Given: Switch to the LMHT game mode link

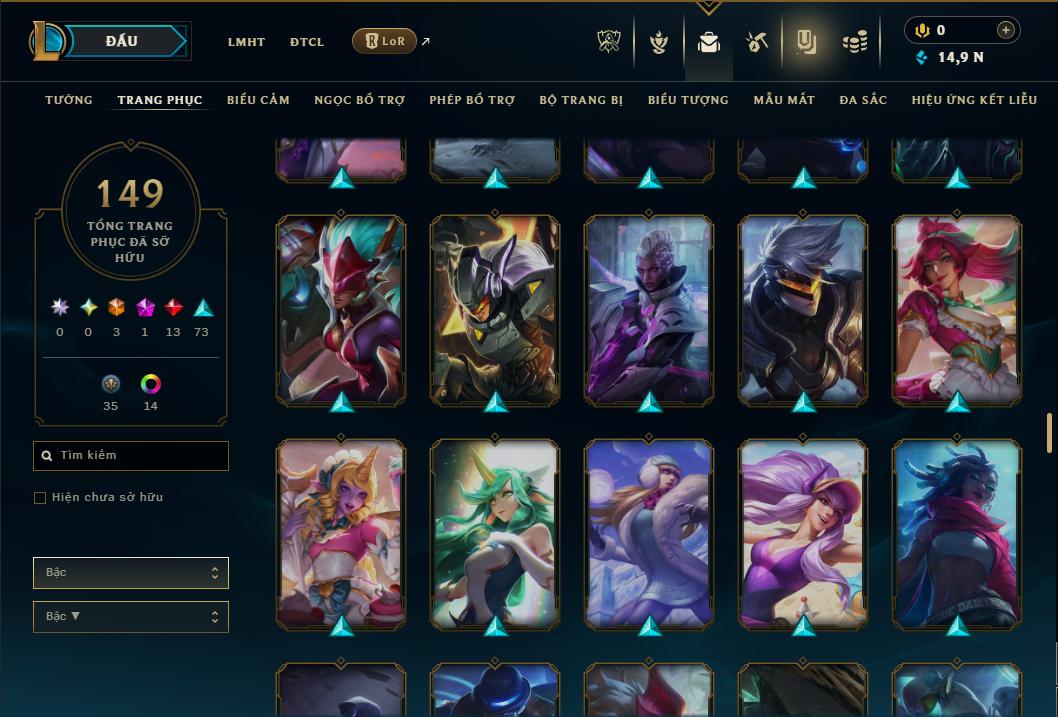Looking at the screenshot, I should (246, 42).
